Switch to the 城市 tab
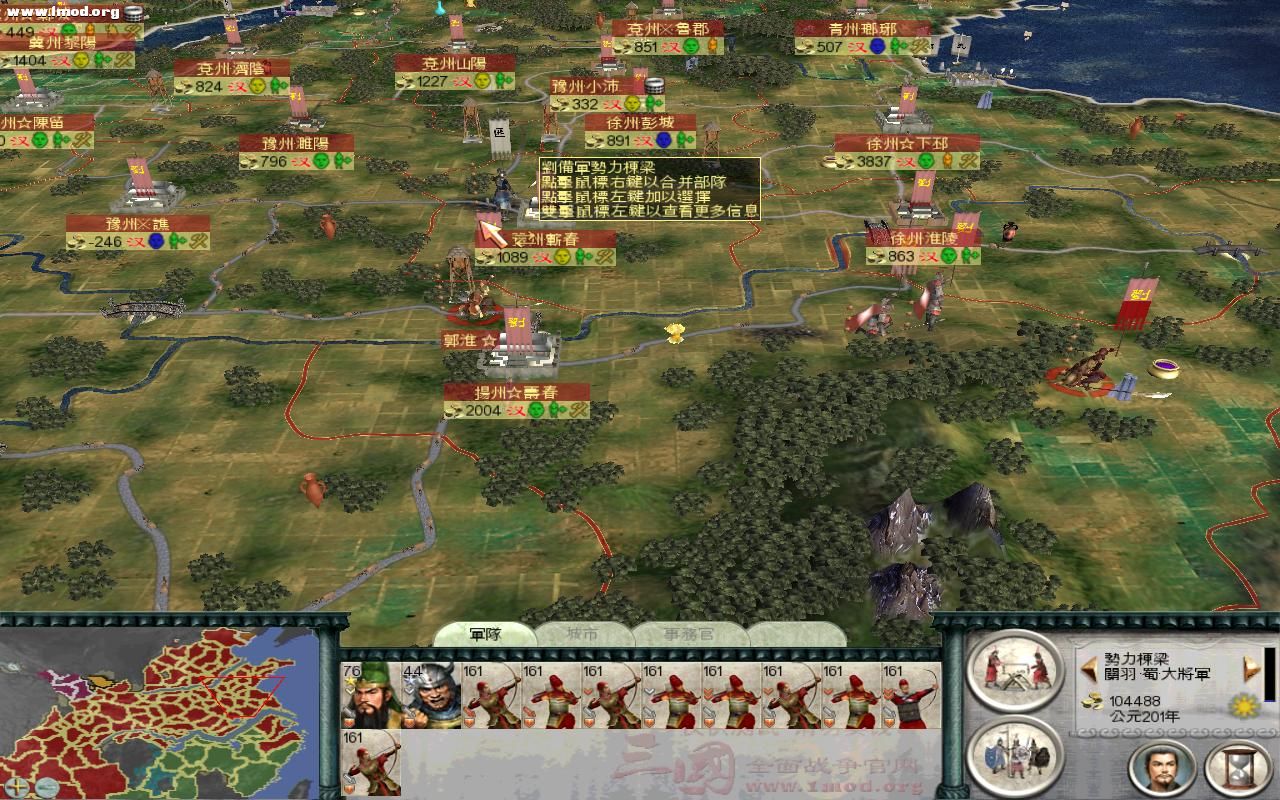The image size is (1280, 800). pyautogui.click(x=585, y=633)
